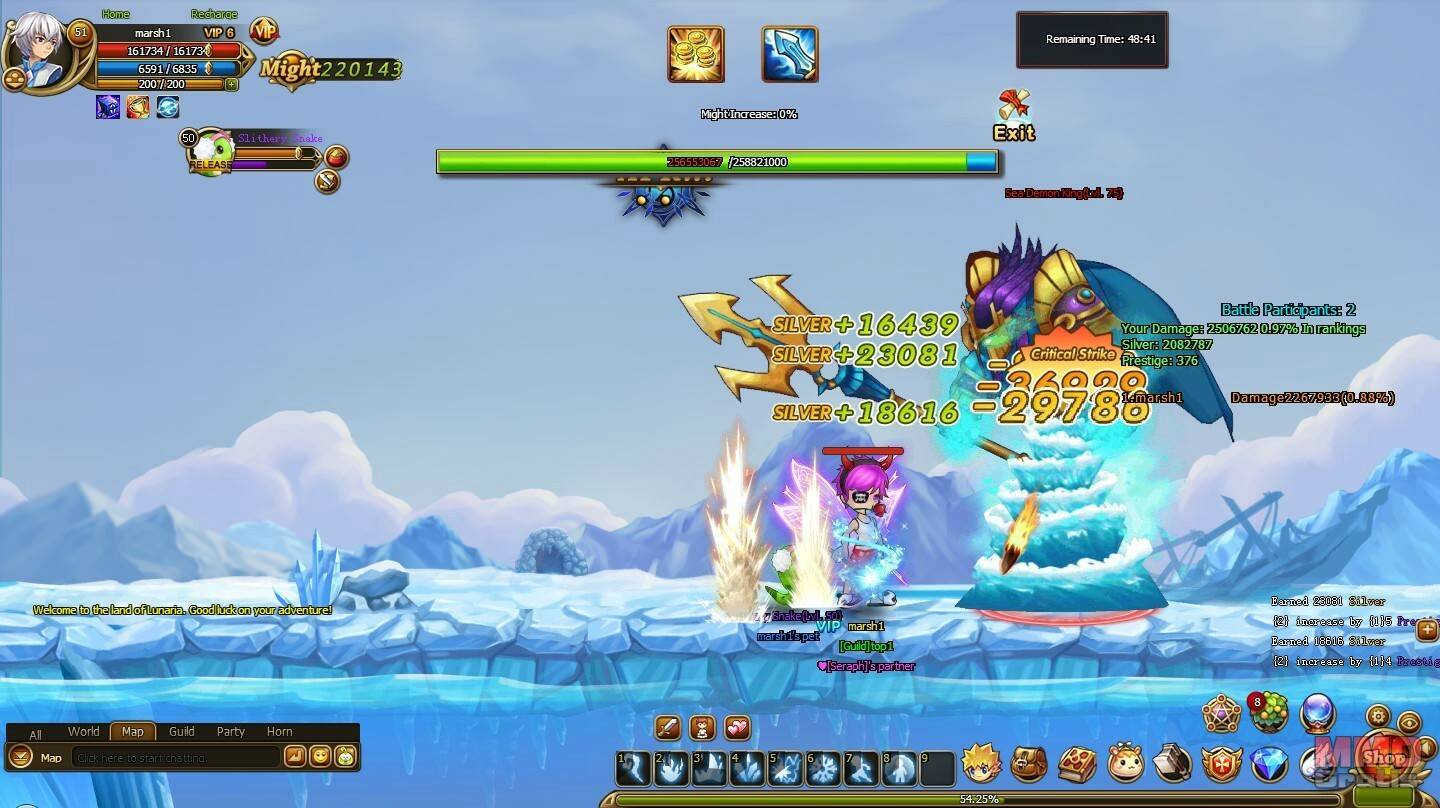The width and height of the screenshot is (1440, 808).
Task: Click the chat input box
Action: click(x=175, y=757)
